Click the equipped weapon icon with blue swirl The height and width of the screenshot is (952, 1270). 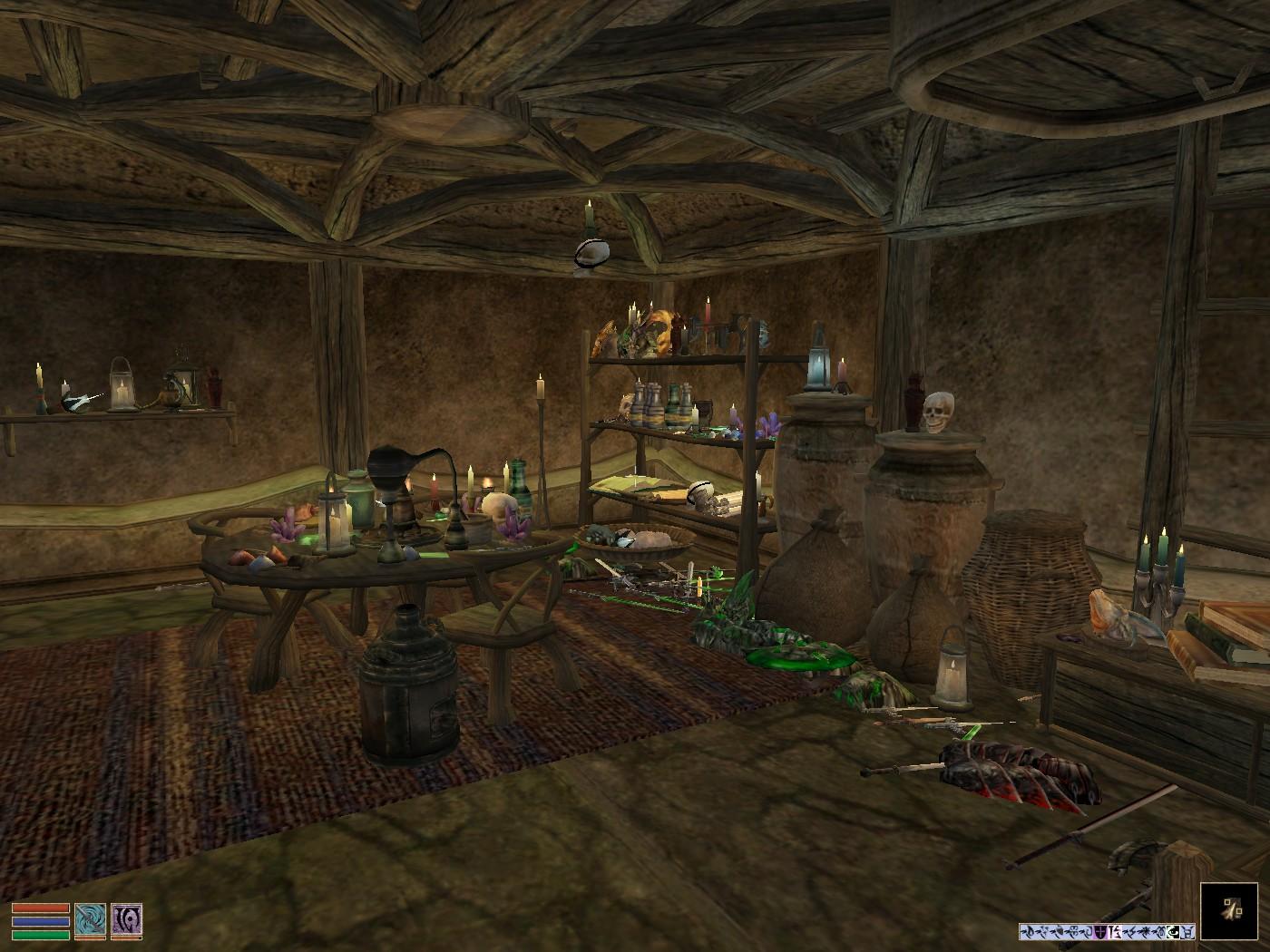click(90, 920)
